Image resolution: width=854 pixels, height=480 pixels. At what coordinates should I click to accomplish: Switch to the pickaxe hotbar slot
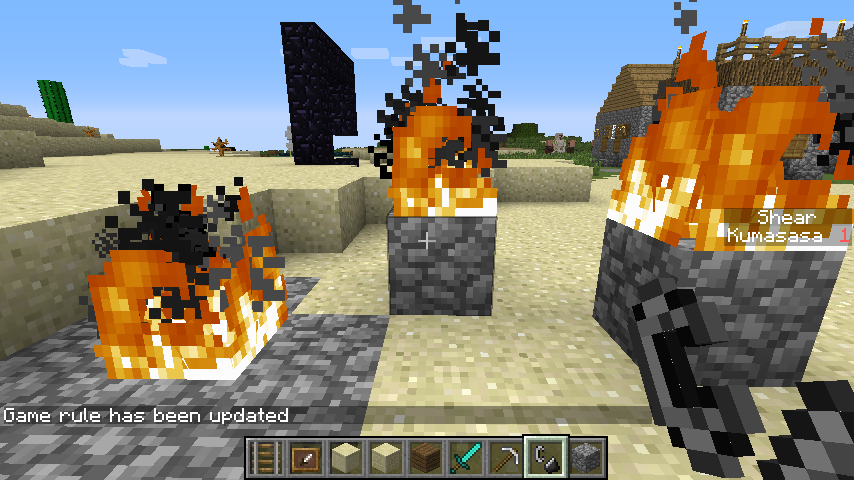click(x=506, y=458)
